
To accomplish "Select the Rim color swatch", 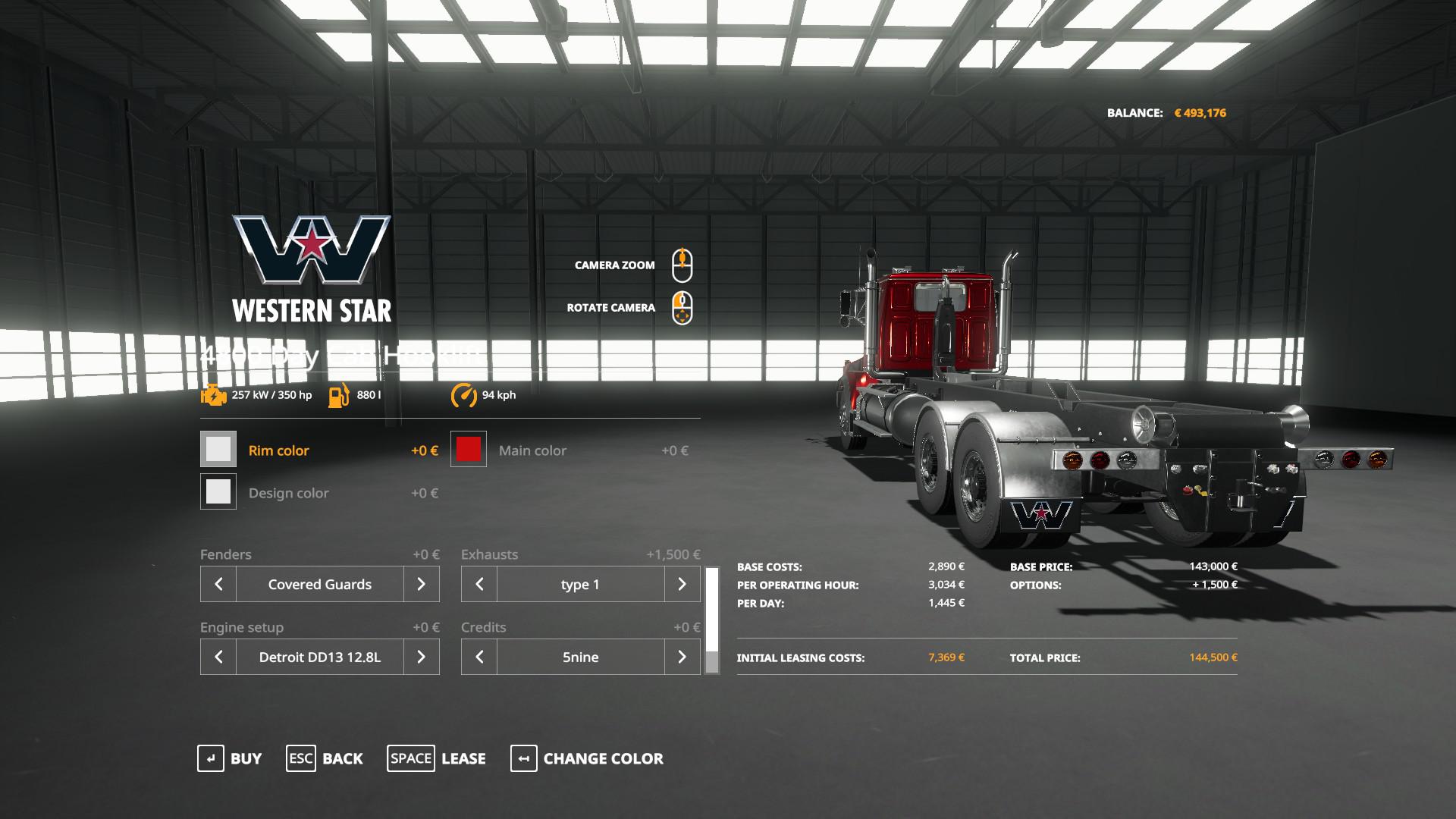I will pos(218,450).
